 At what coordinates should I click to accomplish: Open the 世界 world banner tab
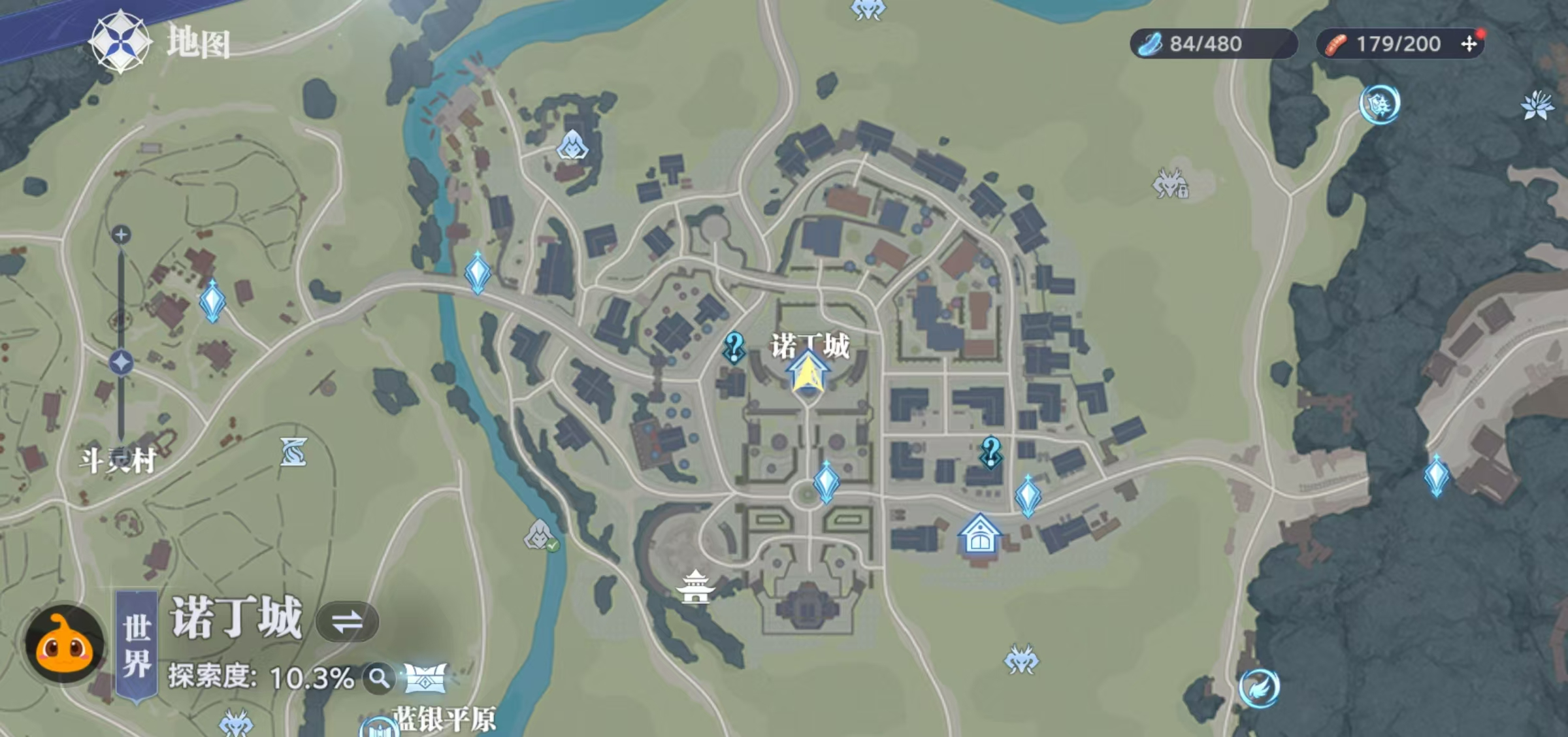pyautogui.click(x=137, y=646)
